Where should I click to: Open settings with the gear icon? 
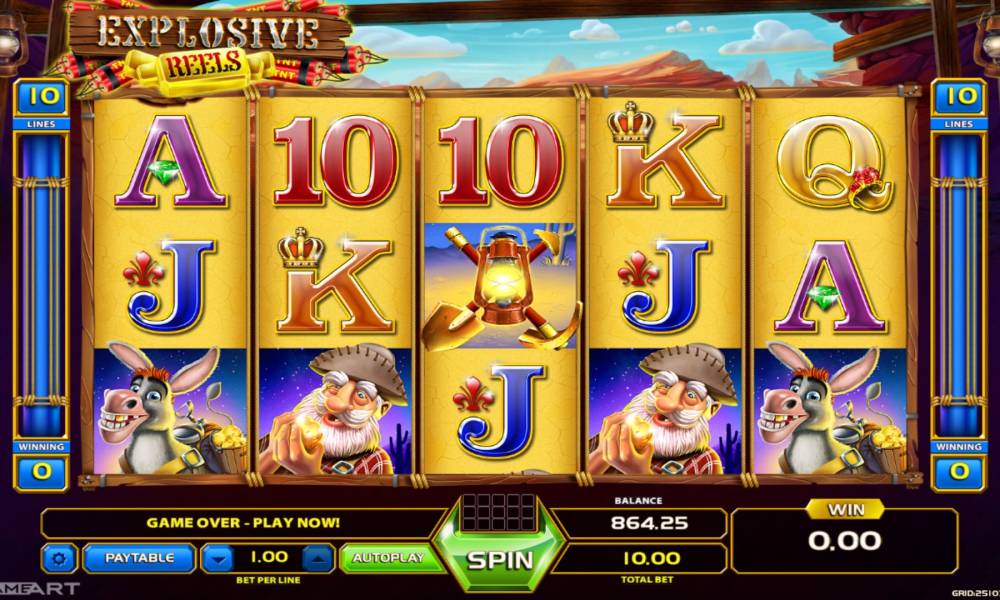click(x=61, y=558)
